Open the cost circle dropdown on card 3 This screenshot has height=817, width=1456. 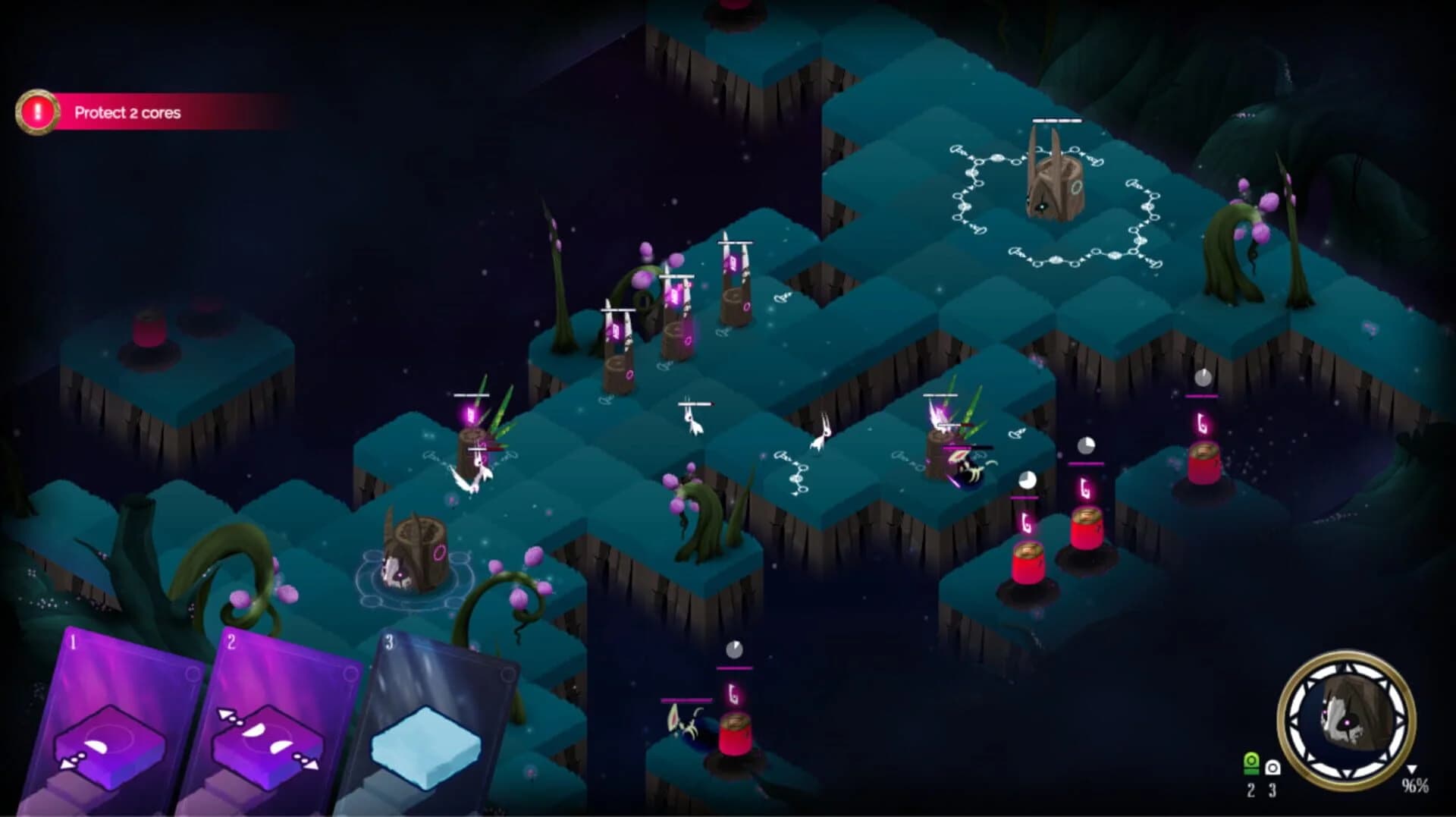(508, 674)
